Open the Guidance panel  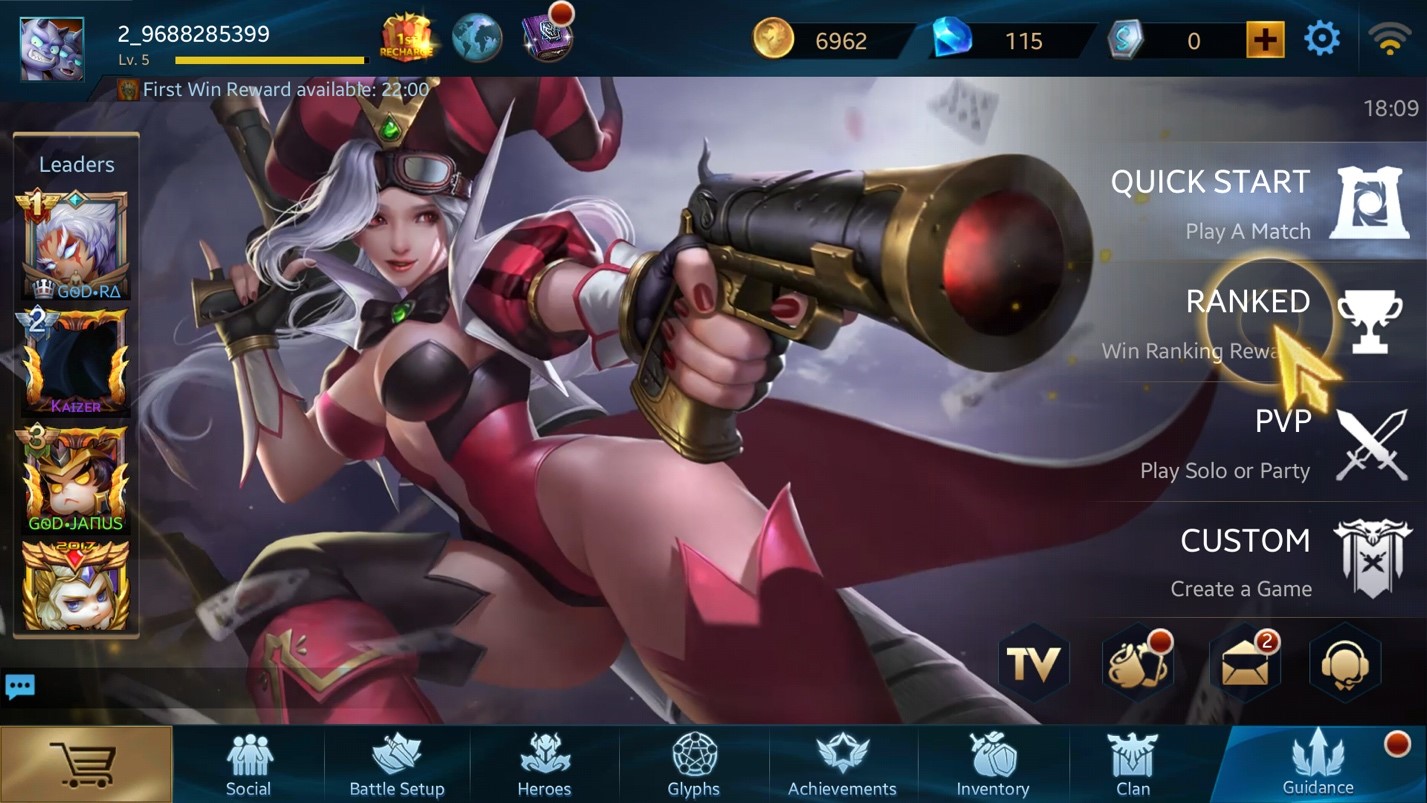1318,763
